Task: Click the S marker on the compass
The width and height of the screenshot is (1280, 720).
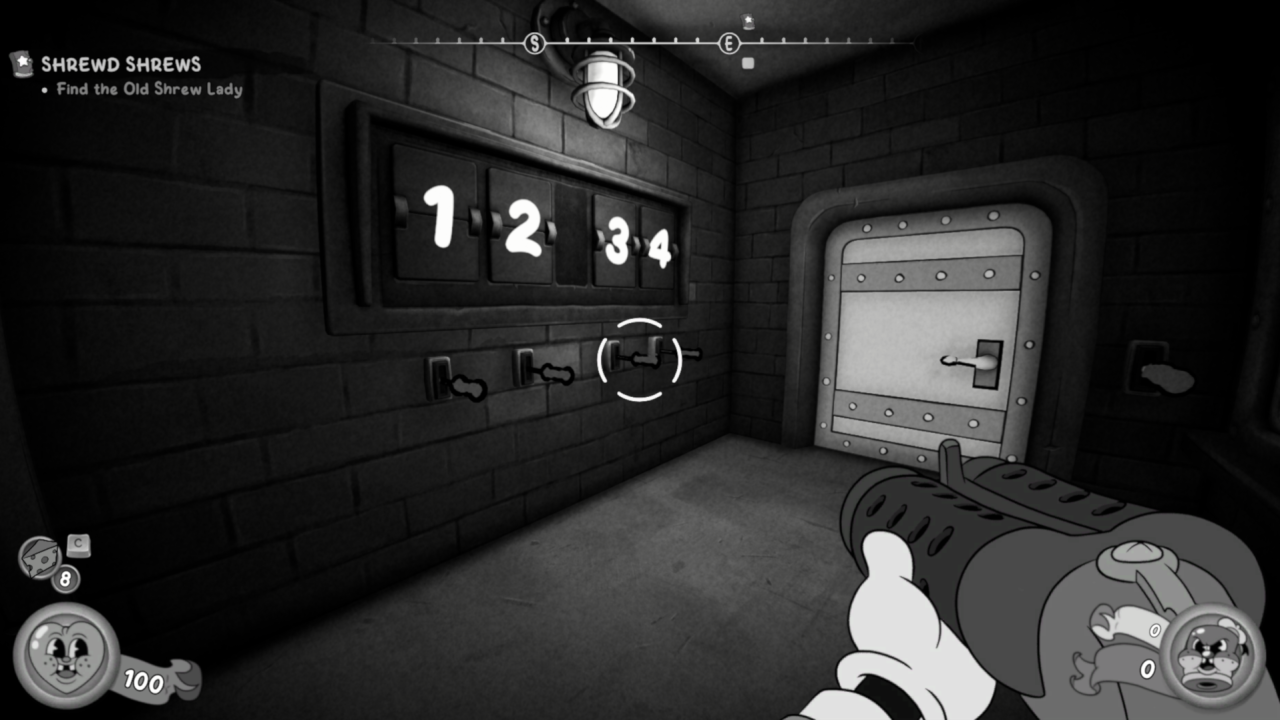Action: click(x=535, y=43)
